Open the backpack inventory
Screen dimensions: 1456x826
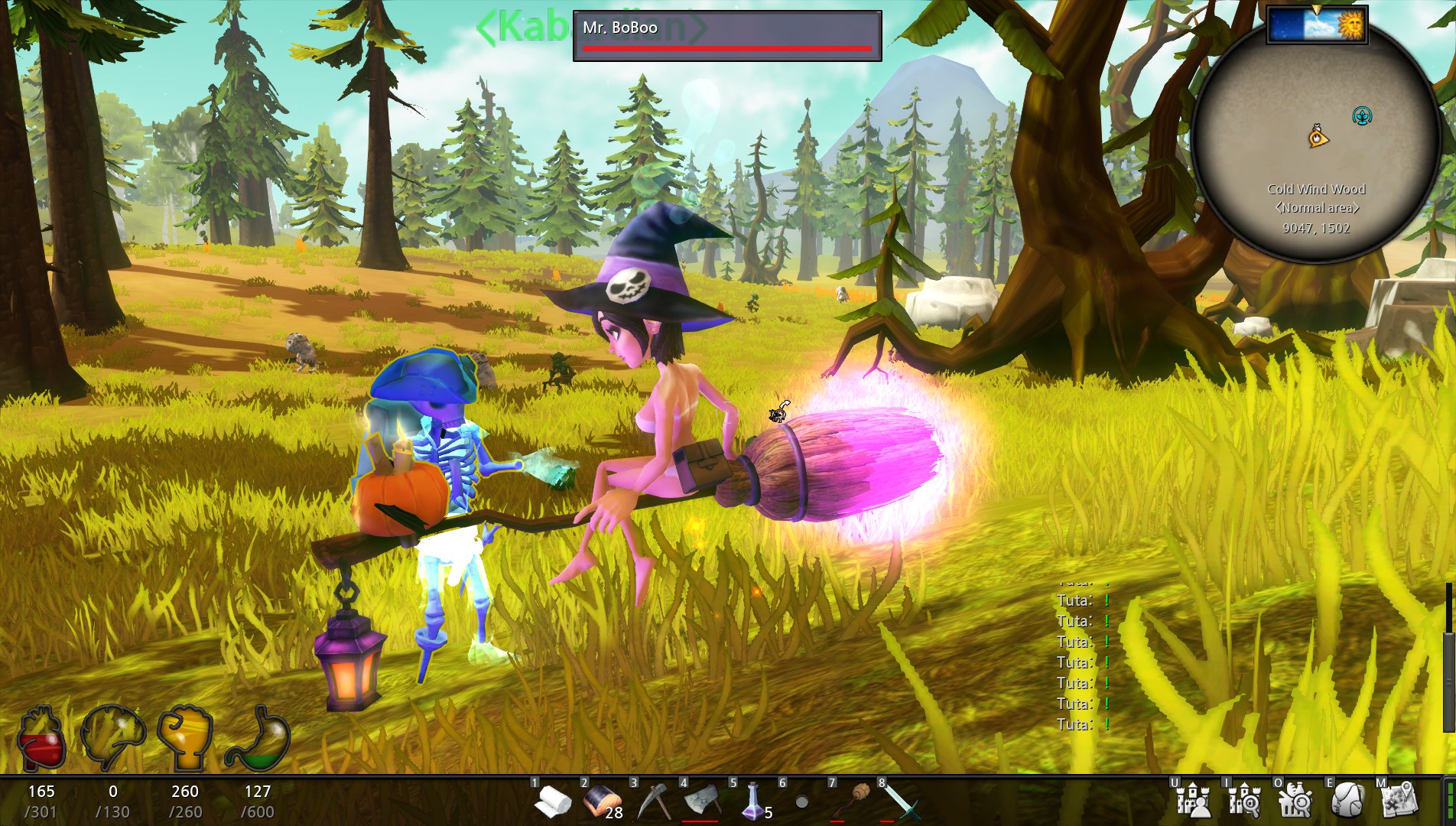coord(1347,801)
